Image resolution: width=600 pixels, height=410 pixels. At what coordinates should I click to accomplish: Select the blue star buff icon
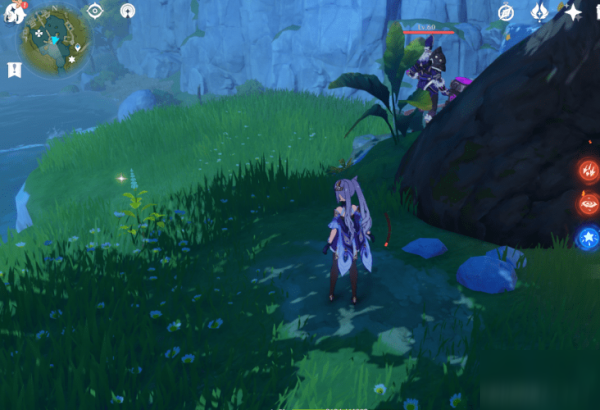(587, 238)
